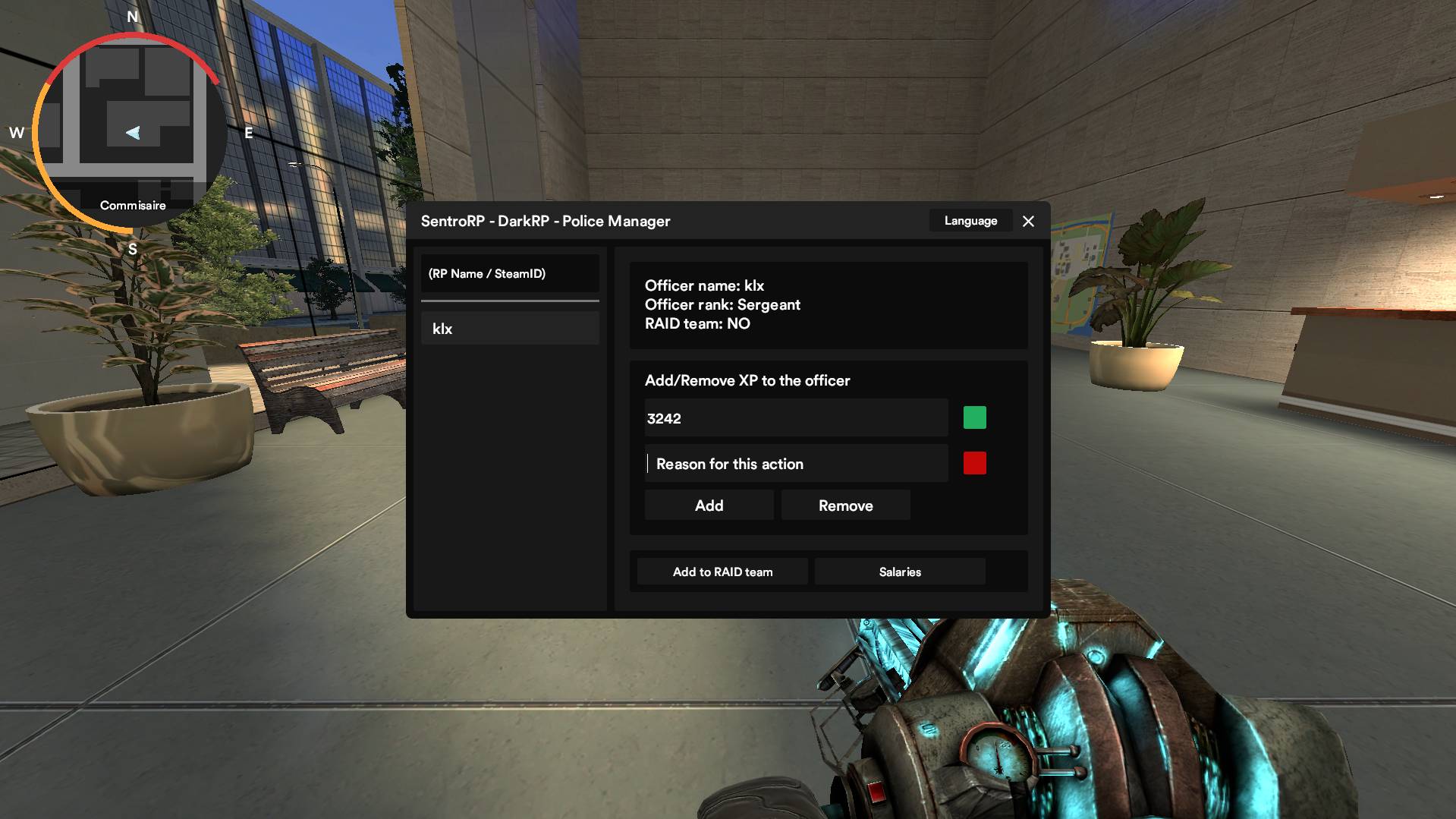
Task: Click the green square beside the XP field
Action: click(974, 417)
